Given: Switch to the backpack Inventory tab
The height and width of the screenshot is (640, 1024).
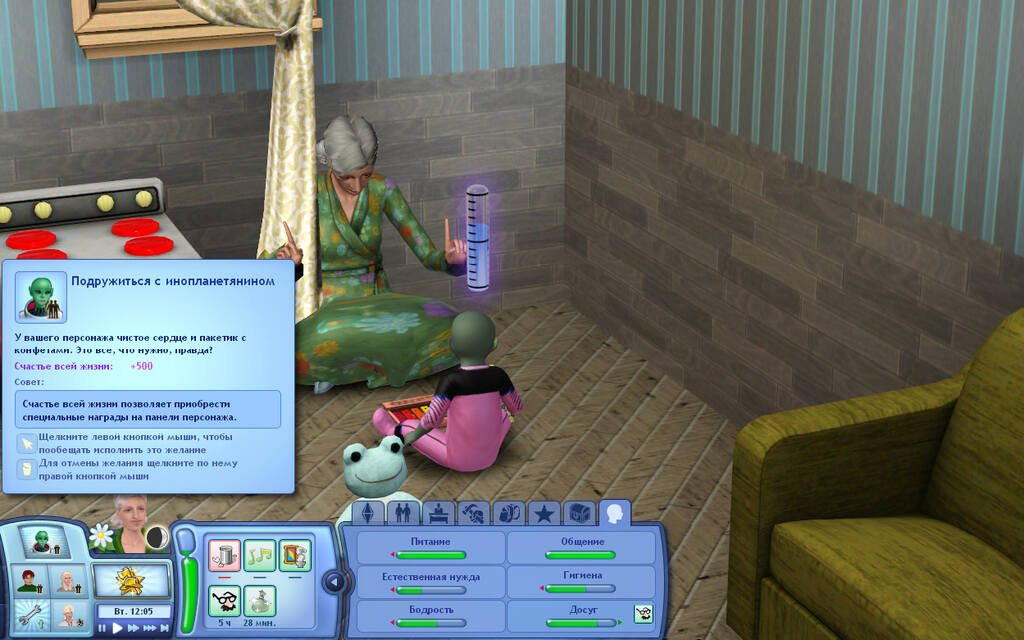Looking at the screenshot, I should (x=509, y=514).
